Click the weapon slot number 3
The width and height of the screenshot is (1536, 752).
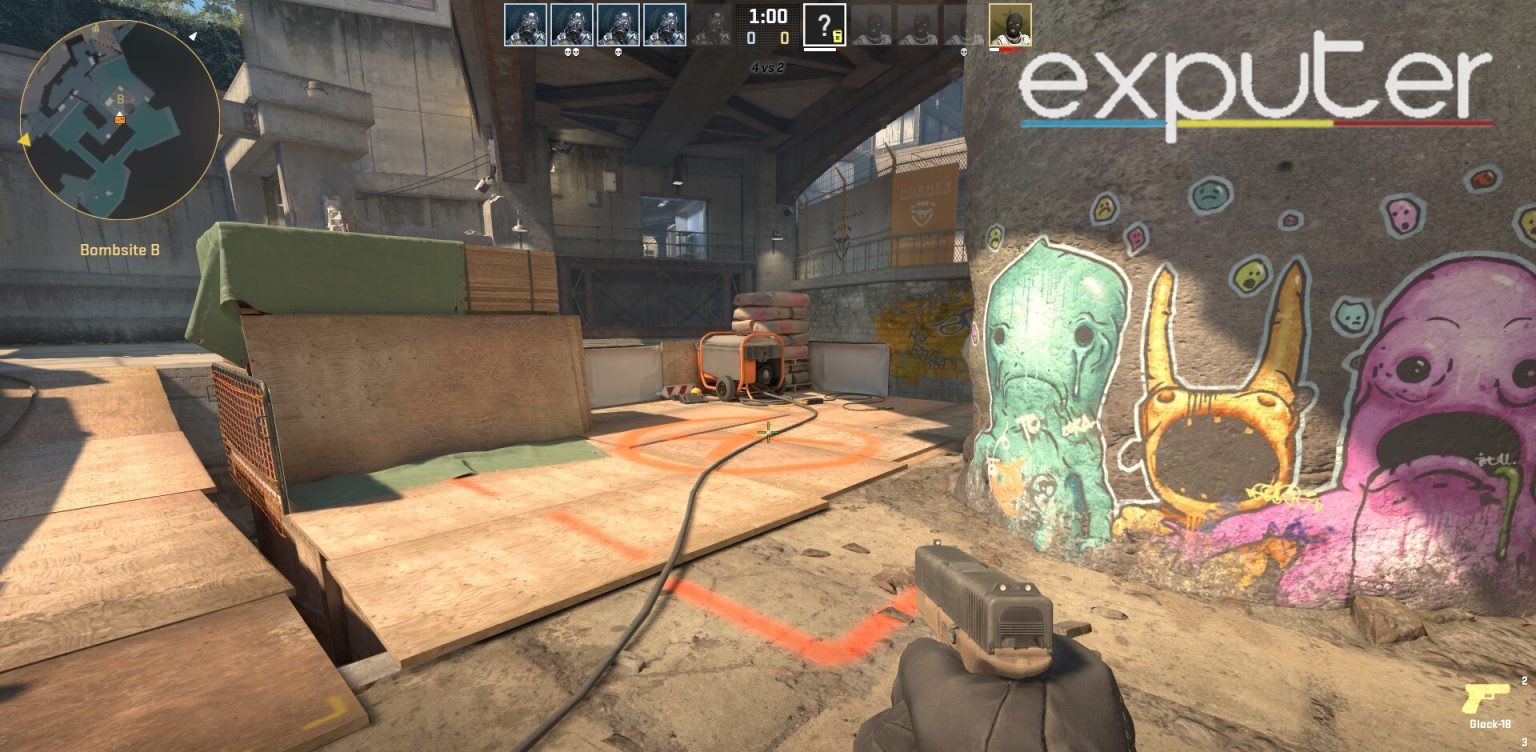point(1525,742)
